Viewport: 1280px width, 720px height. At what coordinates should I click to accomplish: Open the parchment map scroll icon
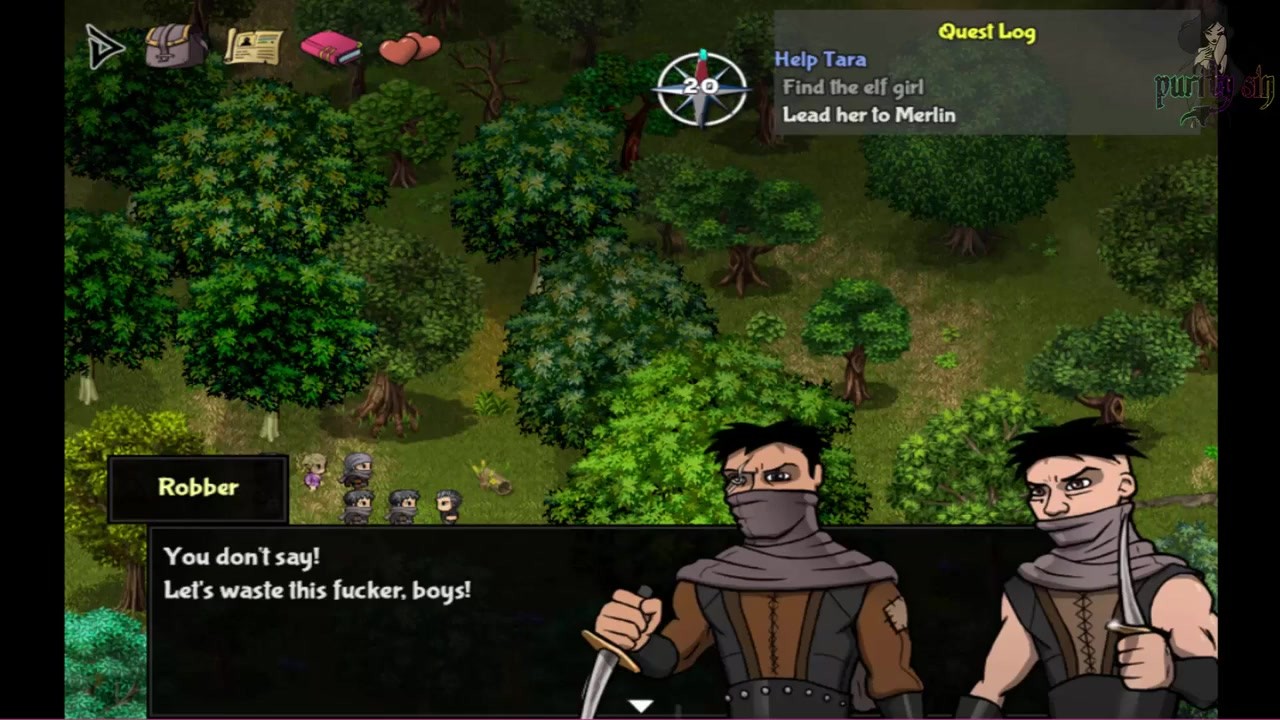click(252, 45)
